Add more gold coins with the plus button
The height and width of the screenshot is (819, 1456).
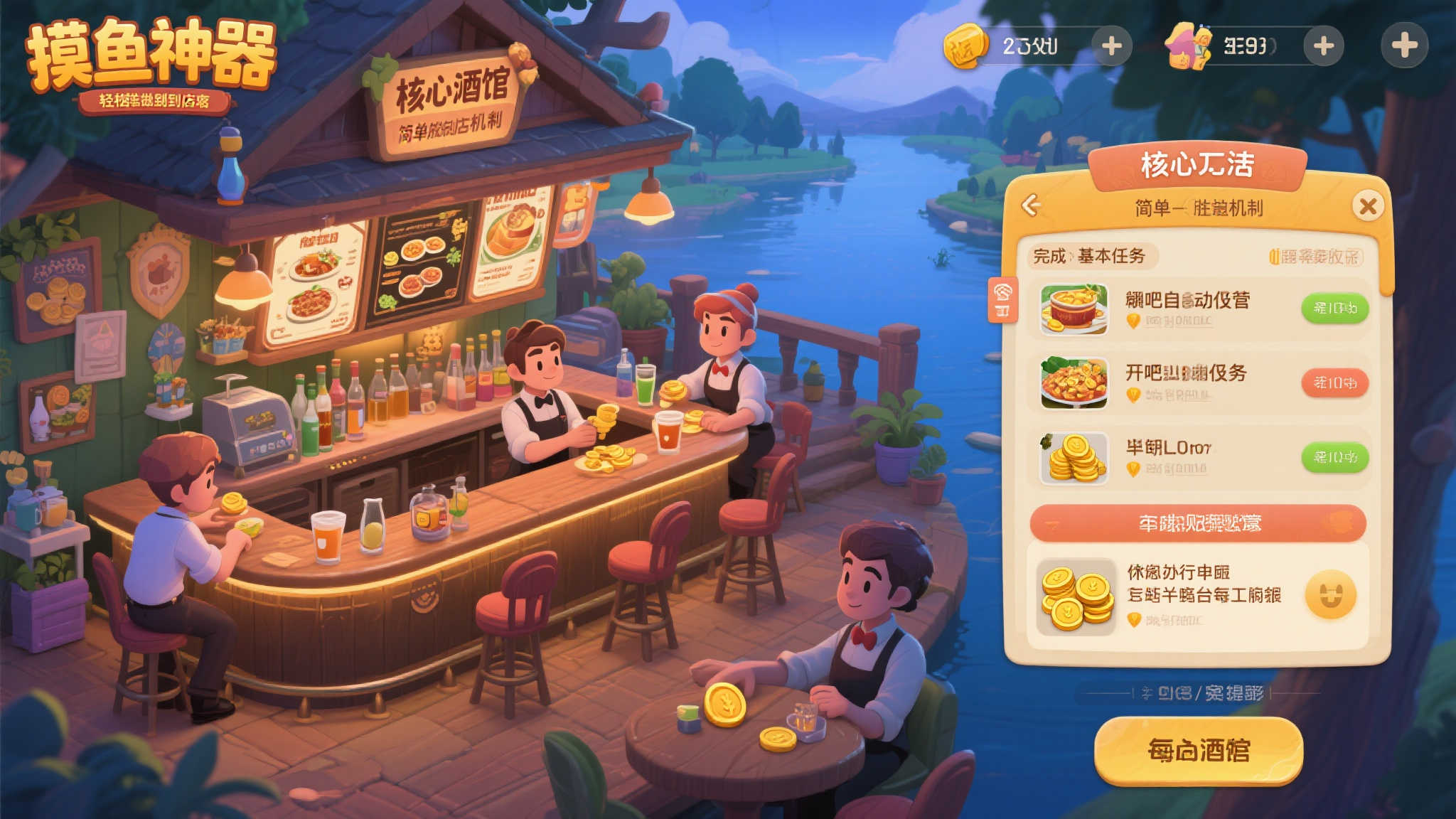(x=1111, y=46)
